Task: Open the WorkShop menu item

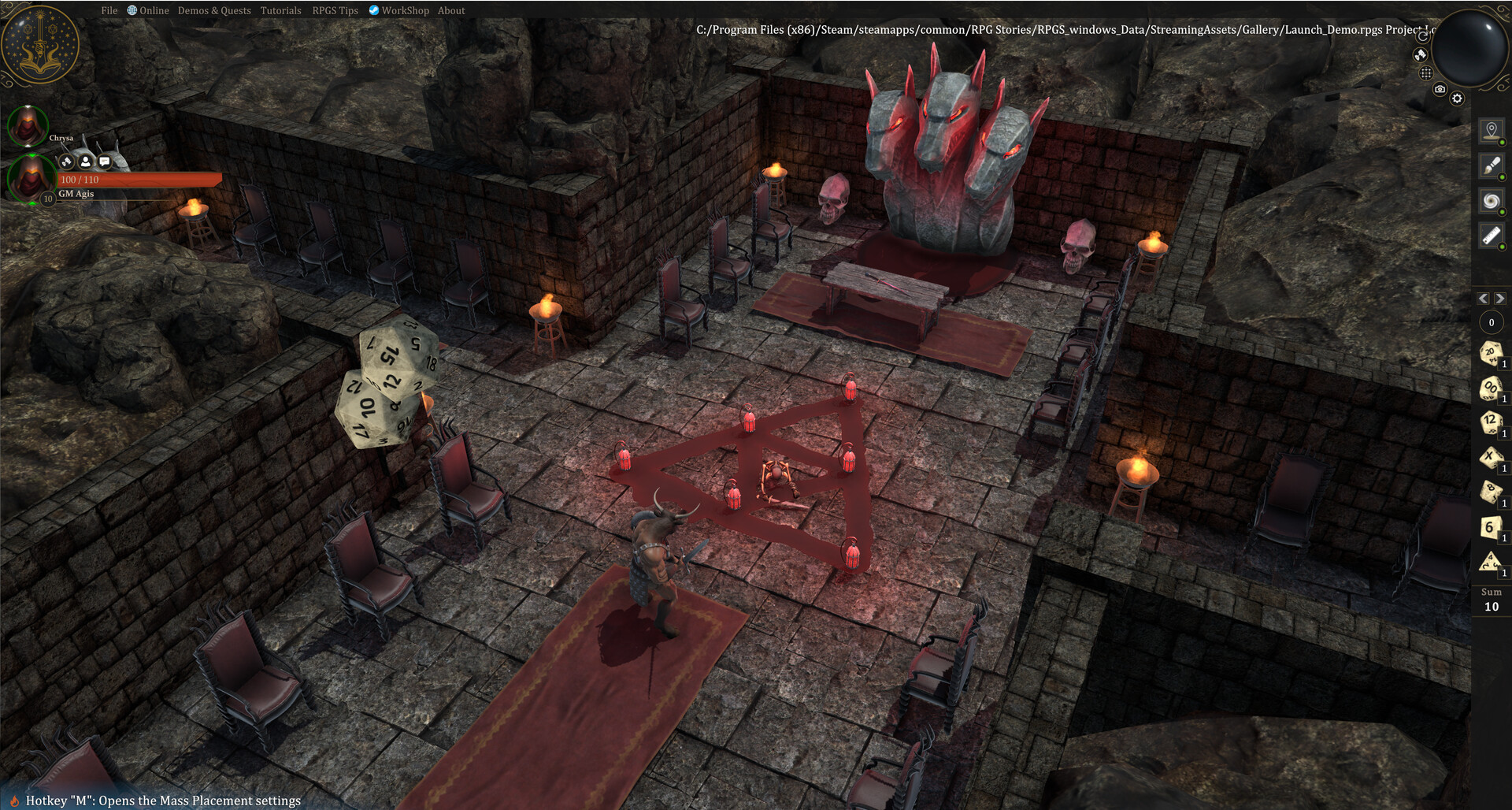Action: pyautogui.click(x=405, y=10)
